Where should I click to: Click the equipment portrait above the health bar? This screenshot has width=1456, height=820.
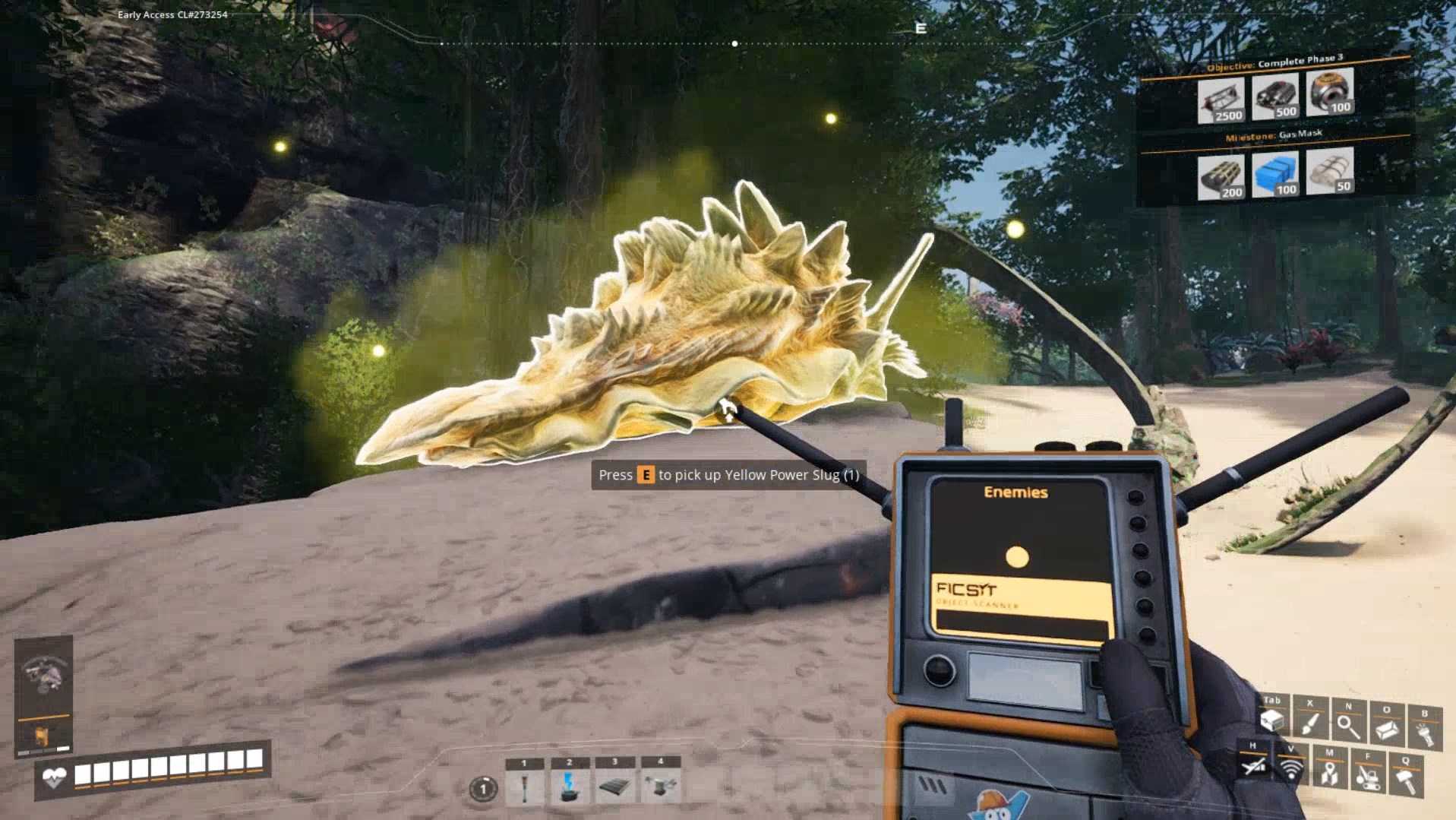pos(43,673)
